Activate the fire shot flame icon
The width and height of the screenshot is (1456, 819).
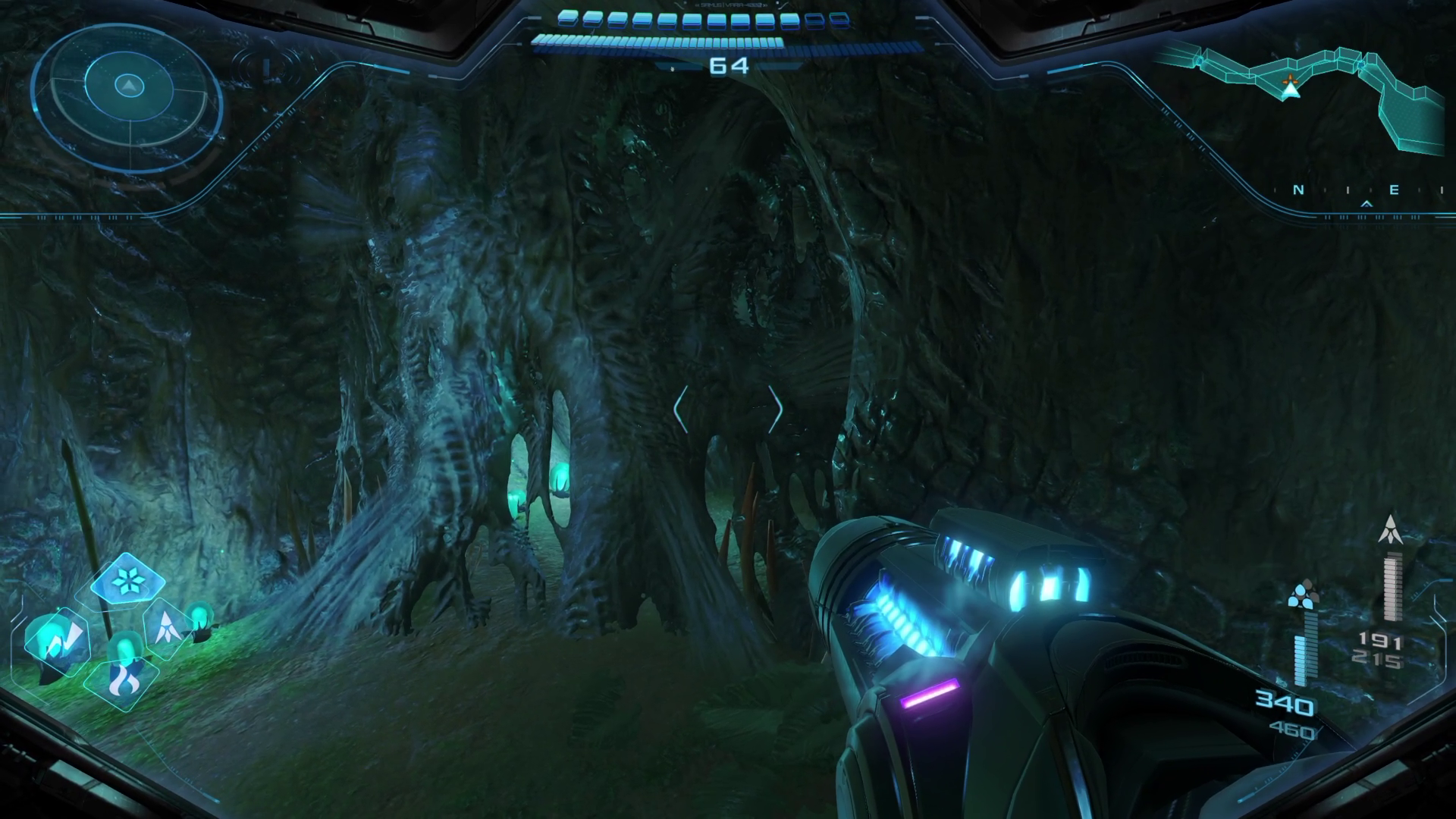pyautogui.click(x=121, y=680)
